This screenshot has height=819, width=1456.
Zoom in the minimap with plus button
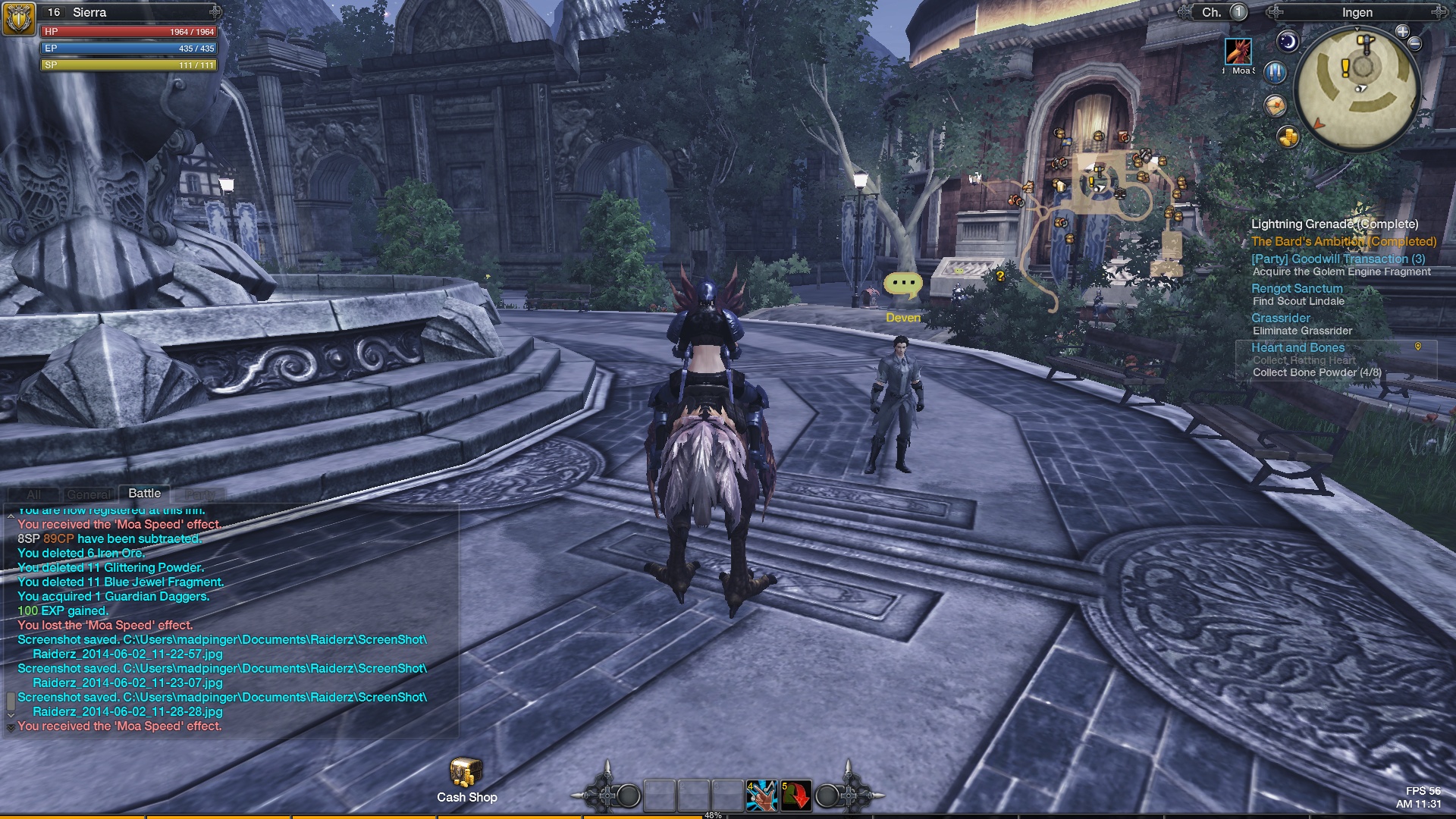click(x=1402, y=32)
